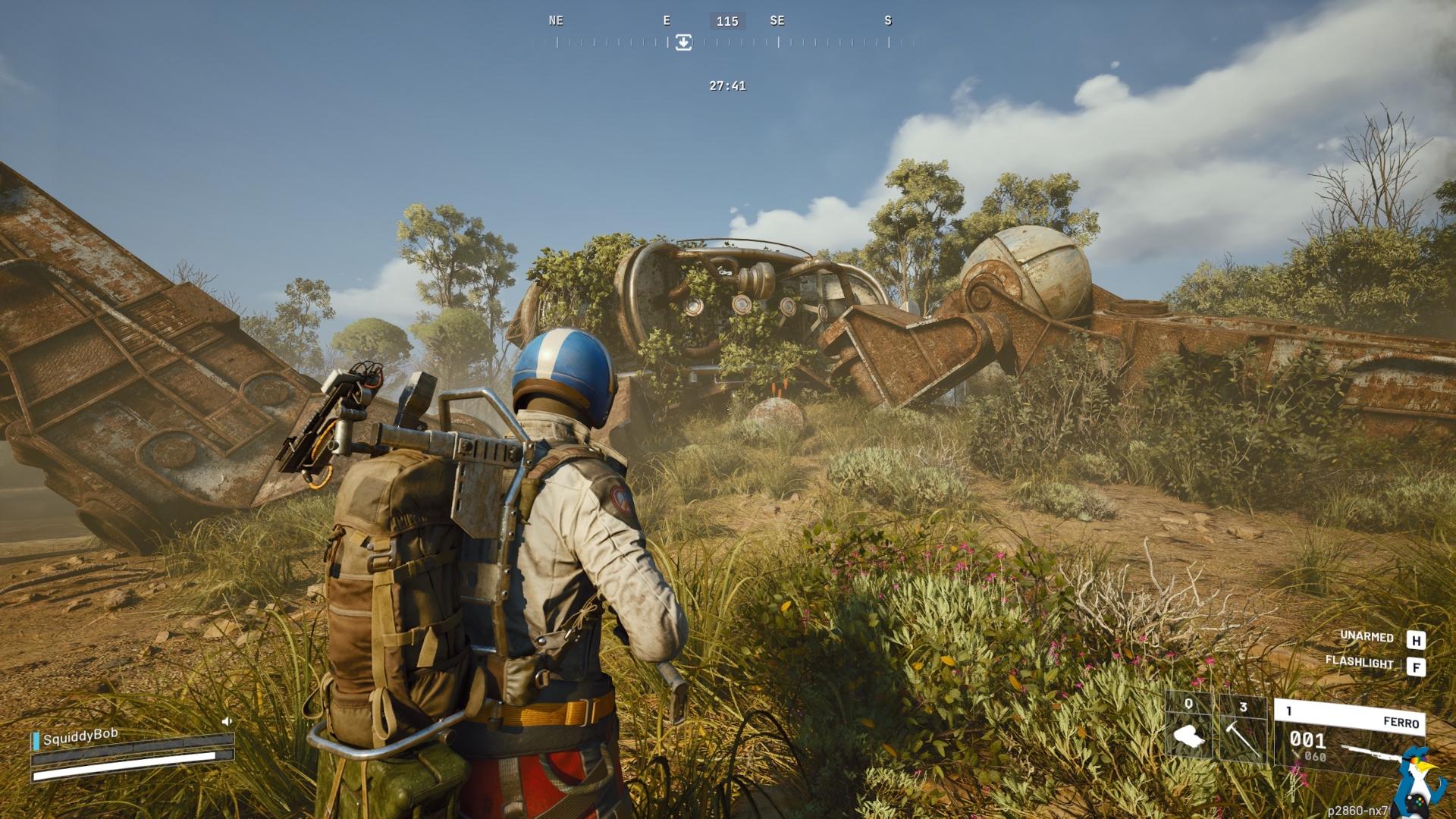1456x819 pixels.
Task: Select the bandage quick-use slot
Action: click(x=1188, y=726)
